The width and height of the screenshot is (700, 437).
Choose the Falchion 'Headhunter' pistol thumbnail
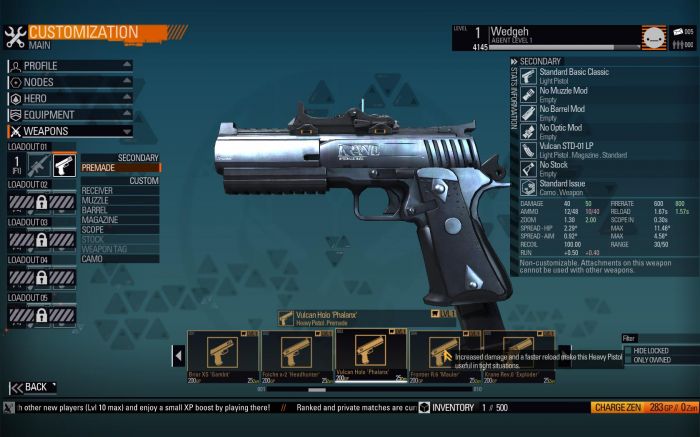[297, 355]
